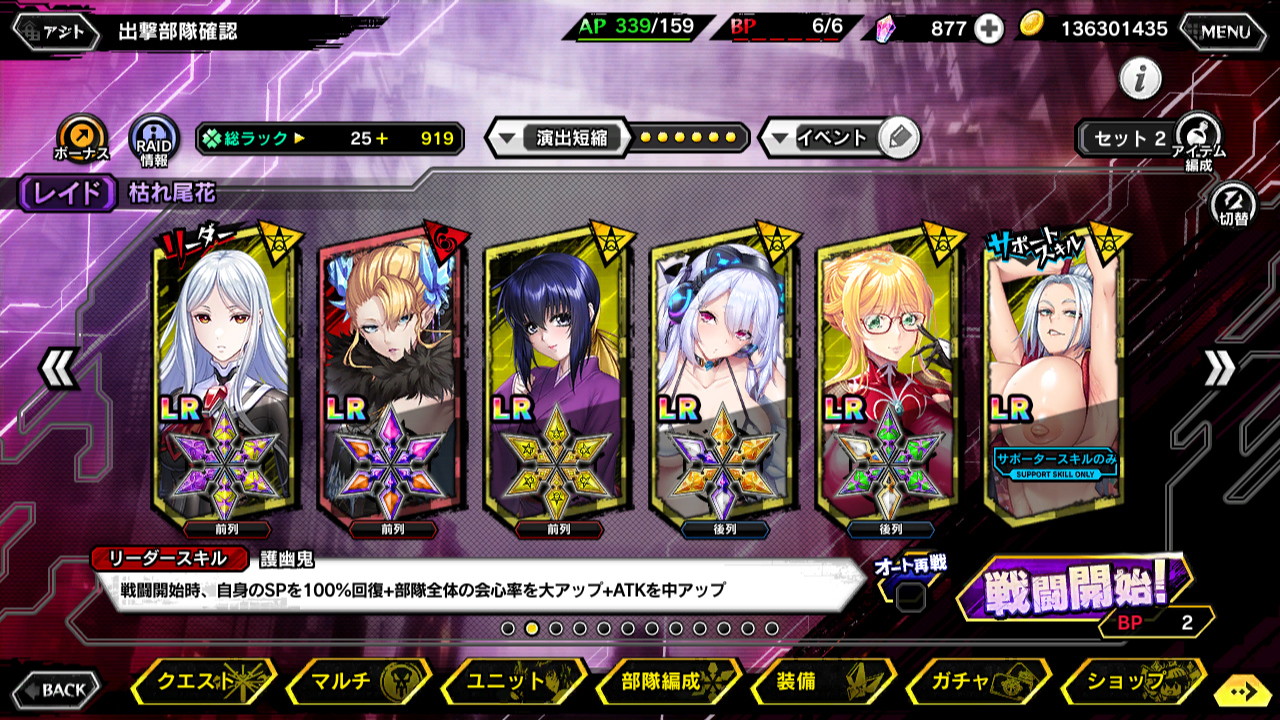This screenshot has width=1280, height=720.
Task: Open the 演出短縮 dropdown
Action: 560,138
